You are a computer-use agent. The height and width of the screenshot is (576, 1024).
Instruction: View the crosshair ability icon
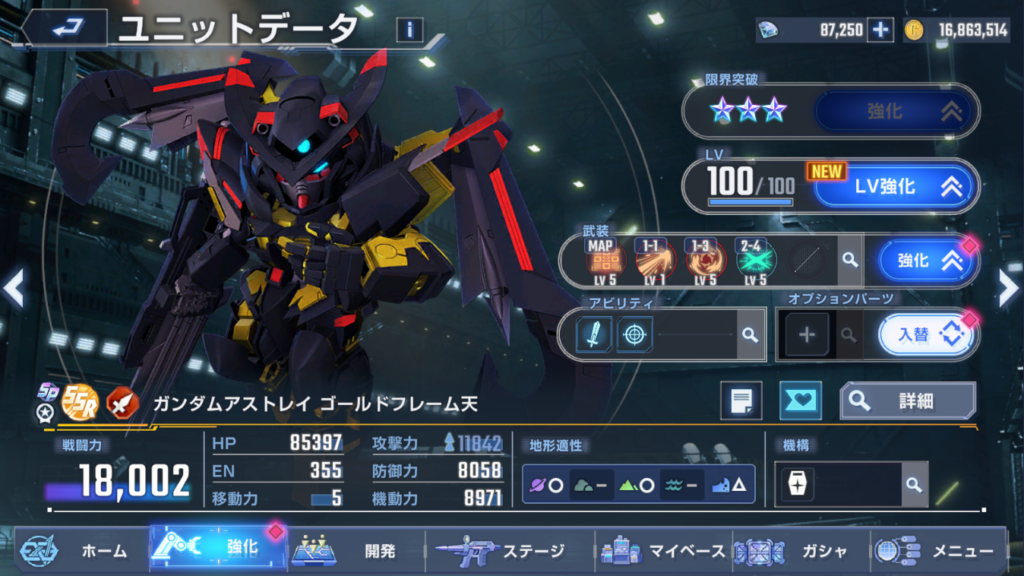point(634,334)
